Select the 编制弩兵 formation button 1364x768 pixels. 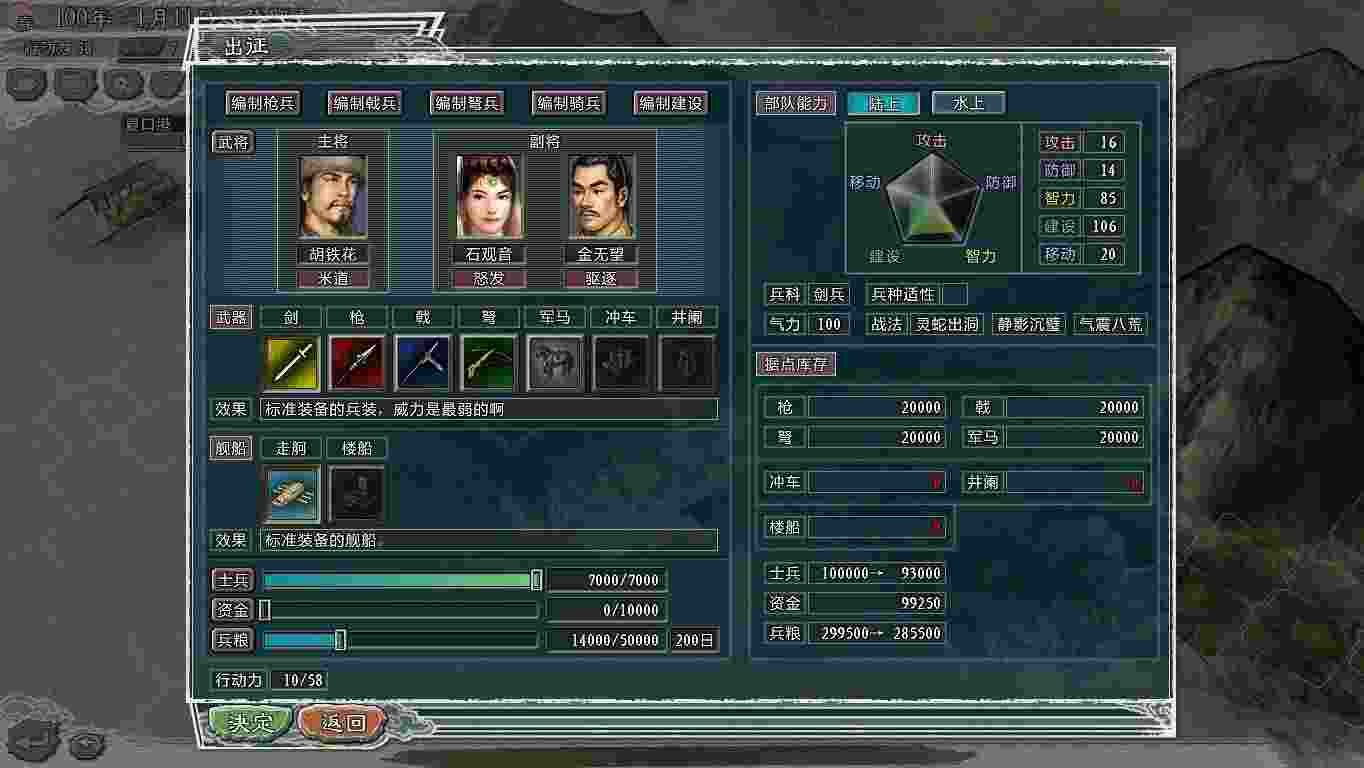(x=467, y=103)
